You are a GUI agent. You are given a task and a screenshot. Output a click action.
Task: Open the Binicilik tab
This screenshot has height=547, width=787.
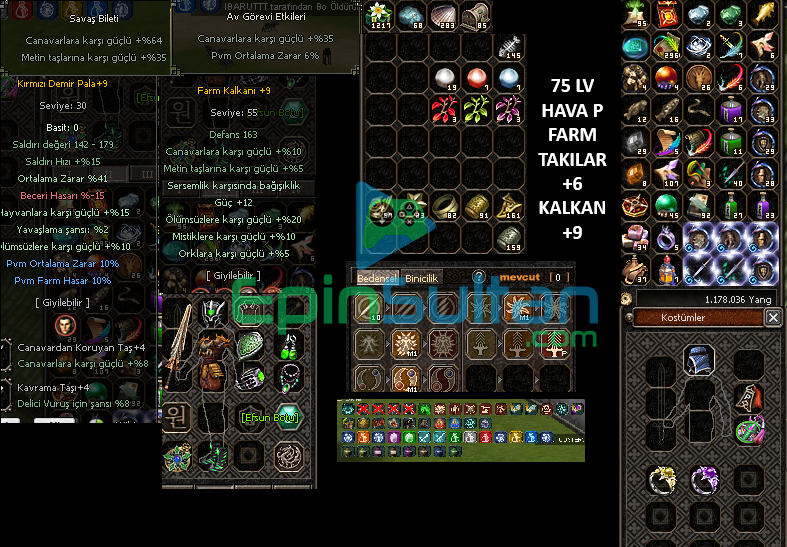(x=420, y=277)
